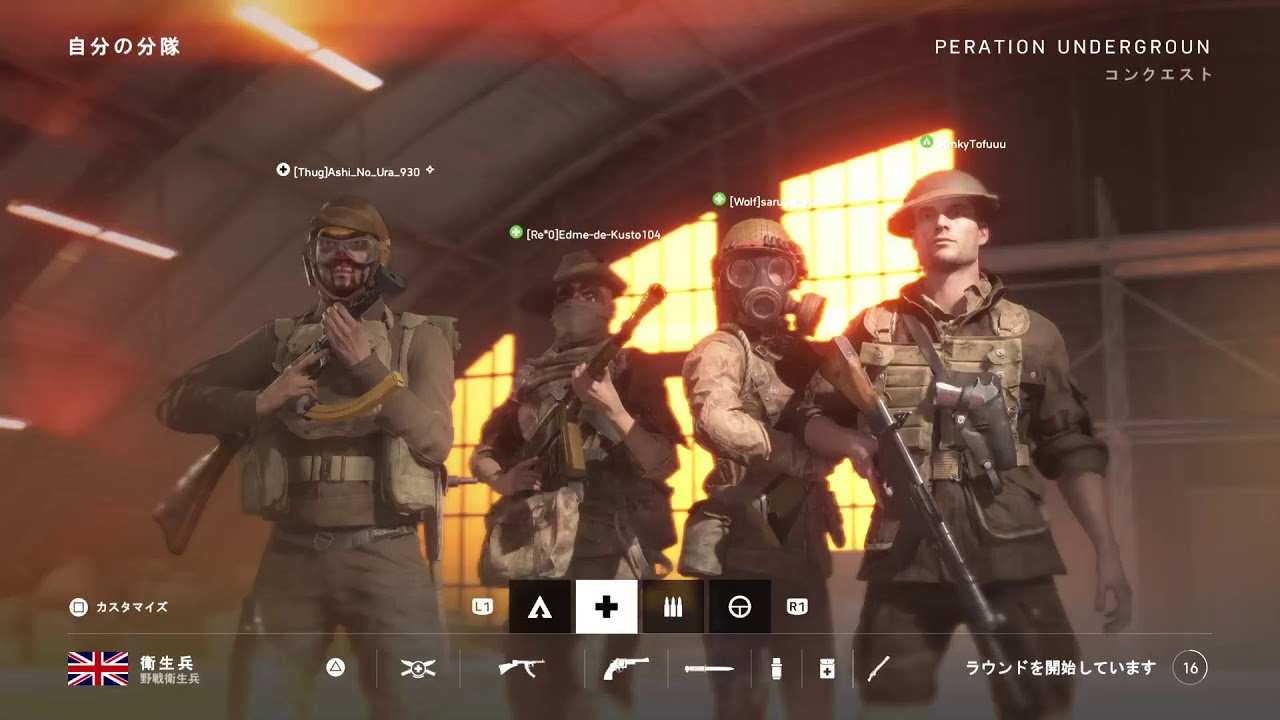The image size is (1280, 720).
Task: Select squad member Ashi_No_Ura_930 name tag
Action: tap(356, 172)
